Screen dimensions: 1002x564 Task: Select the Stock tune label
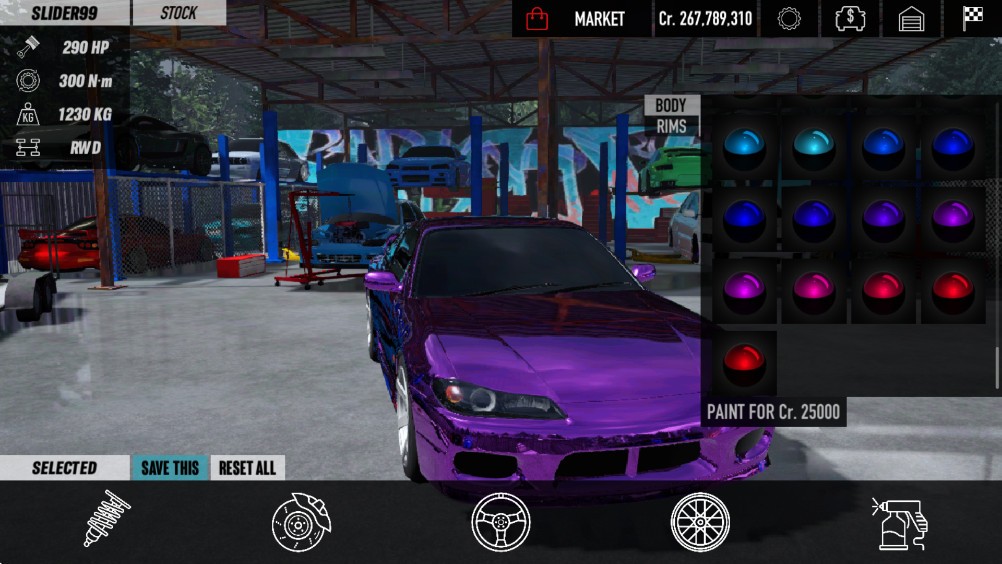(x=179, y=13)
